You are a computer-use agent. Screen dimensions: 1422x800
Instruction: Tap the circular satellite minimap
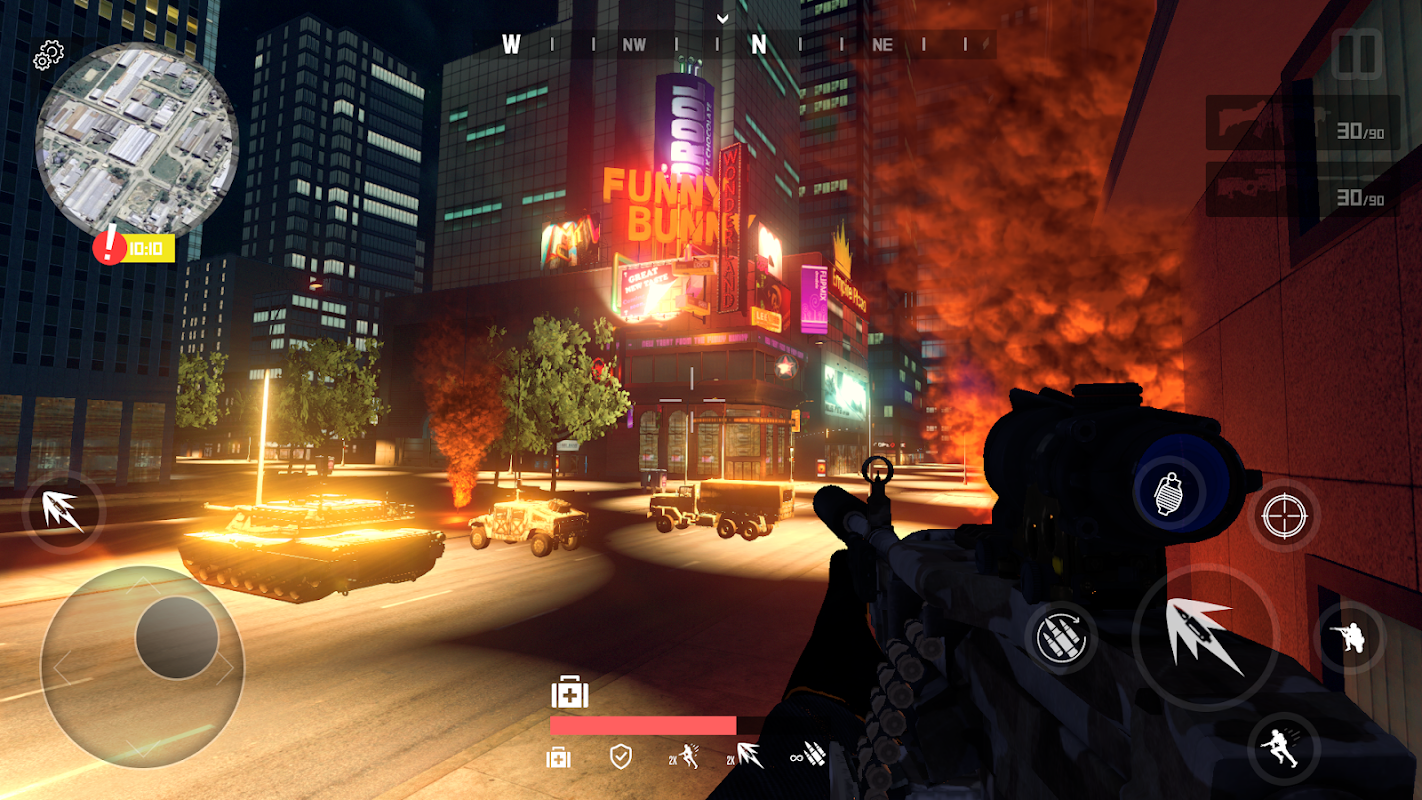tap(136, 138)
